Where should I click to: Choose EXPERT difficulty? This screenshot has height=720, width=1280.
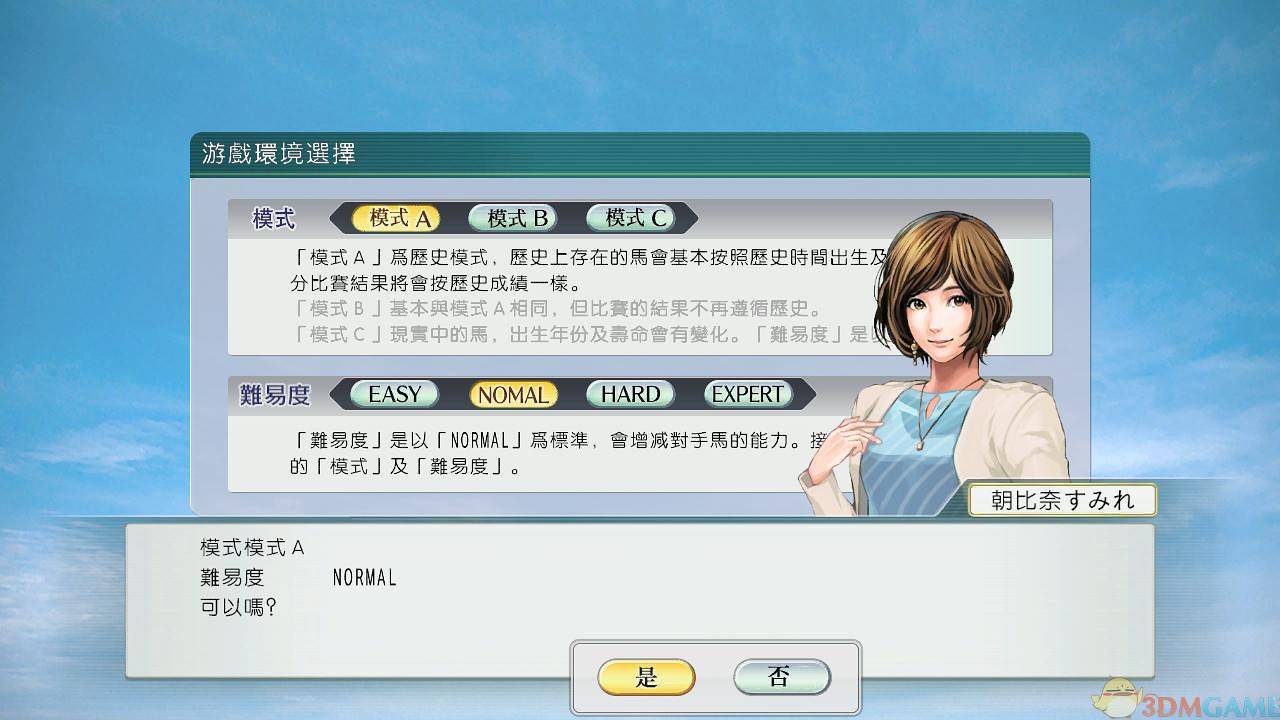pyautogui.click(x=746, y=394)
